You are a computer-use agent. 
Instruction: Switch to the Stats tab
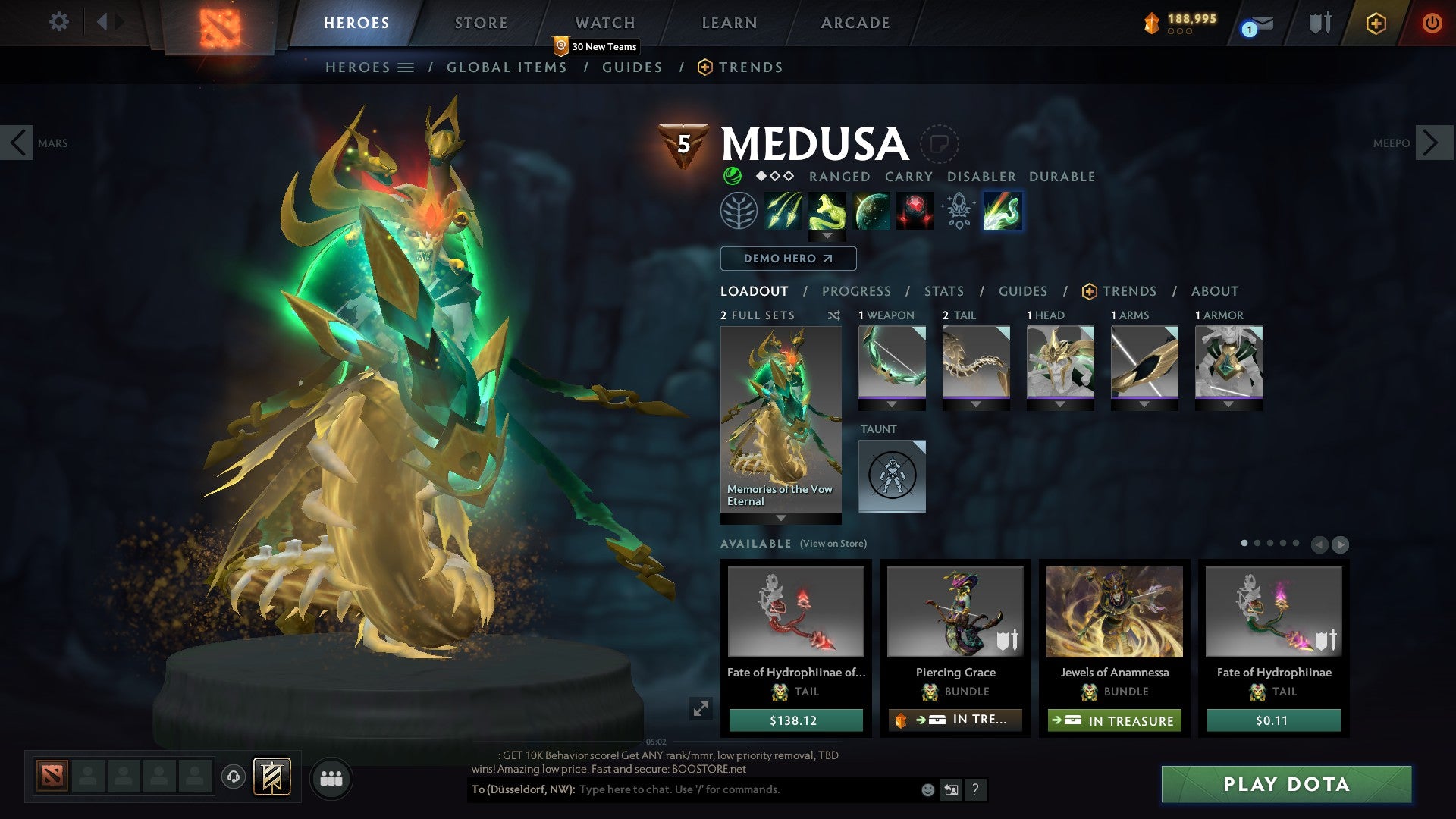(943, 291)
